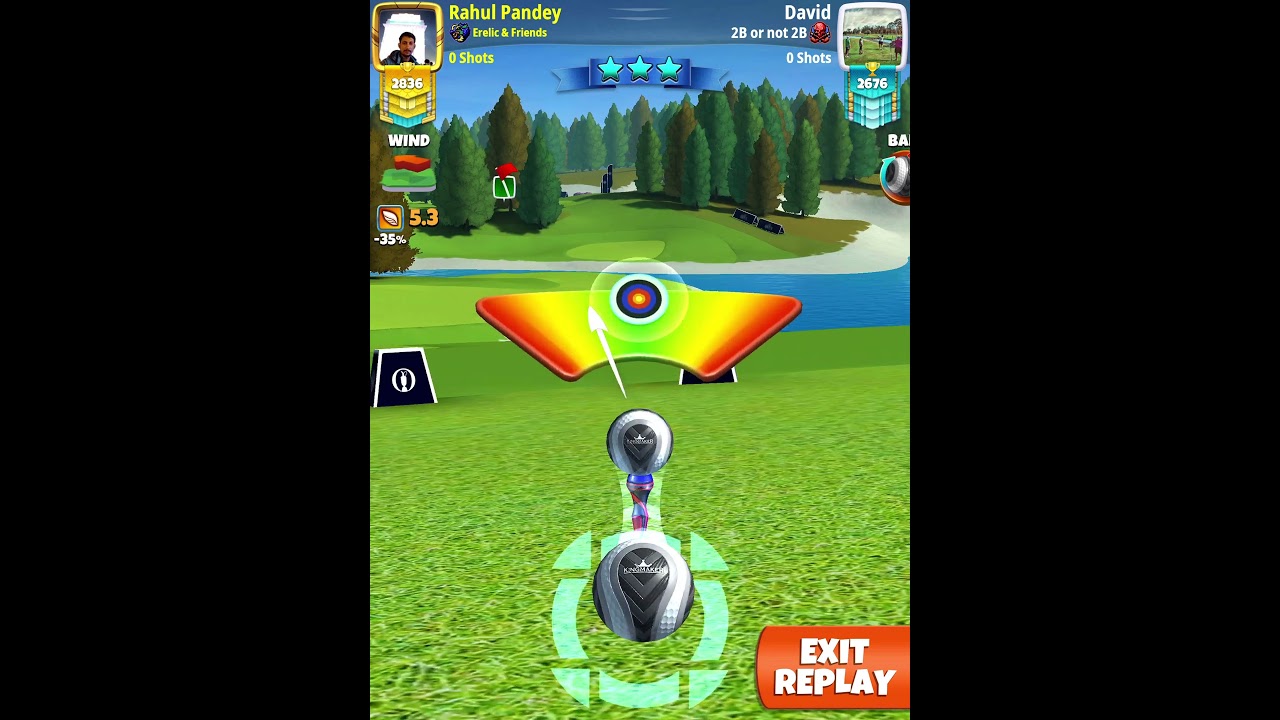View David's opponent portrait
The width and height of the screenshot is (1280, 720).
pos(872,36)
